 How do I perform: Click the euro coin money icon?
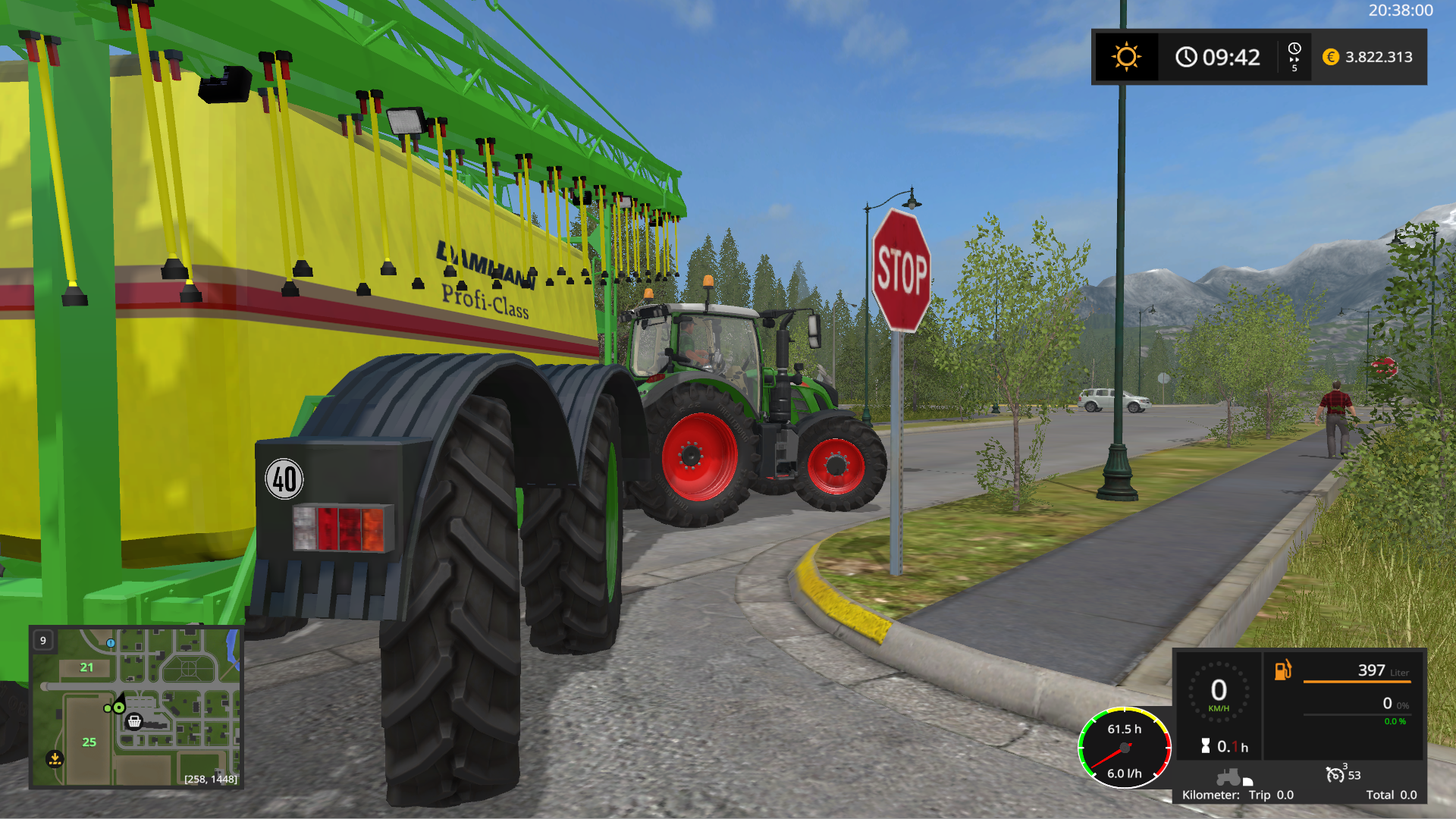coord(1331,57)
